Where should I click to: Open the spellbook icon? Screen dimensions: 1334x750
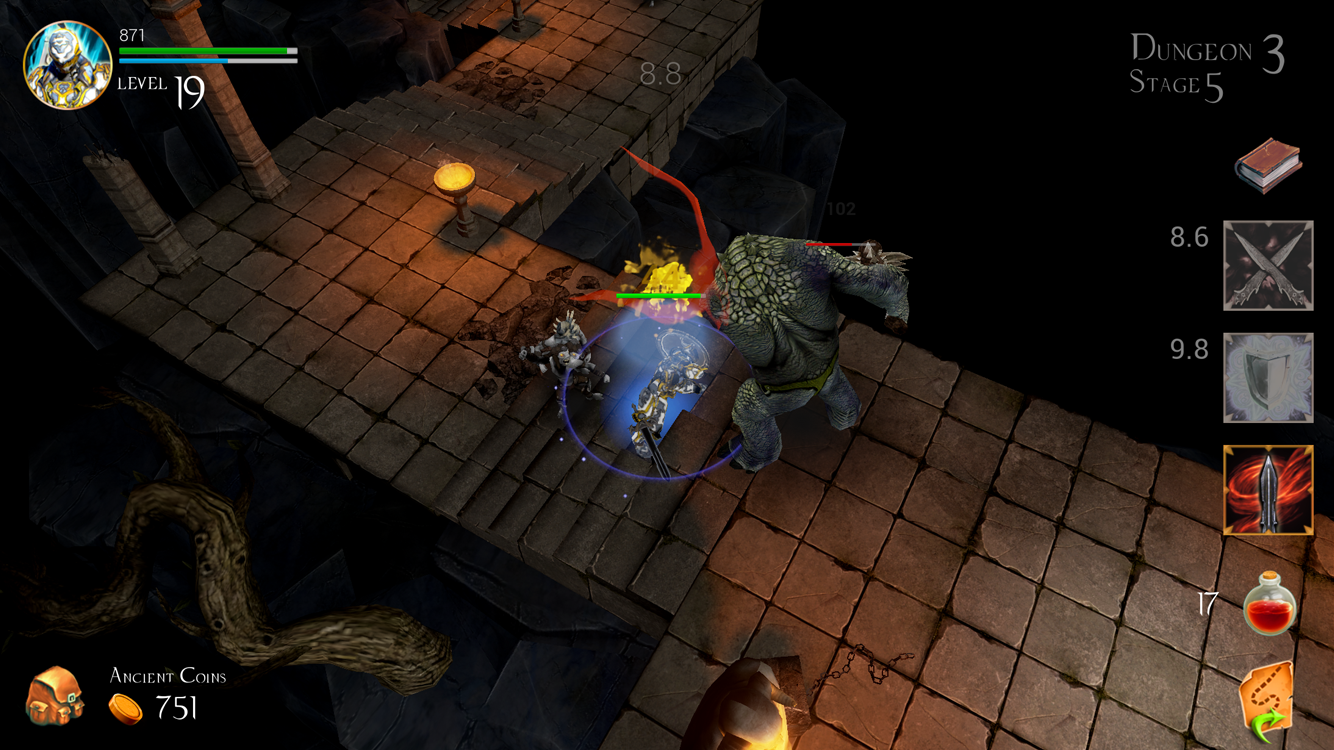[1267, 163]
